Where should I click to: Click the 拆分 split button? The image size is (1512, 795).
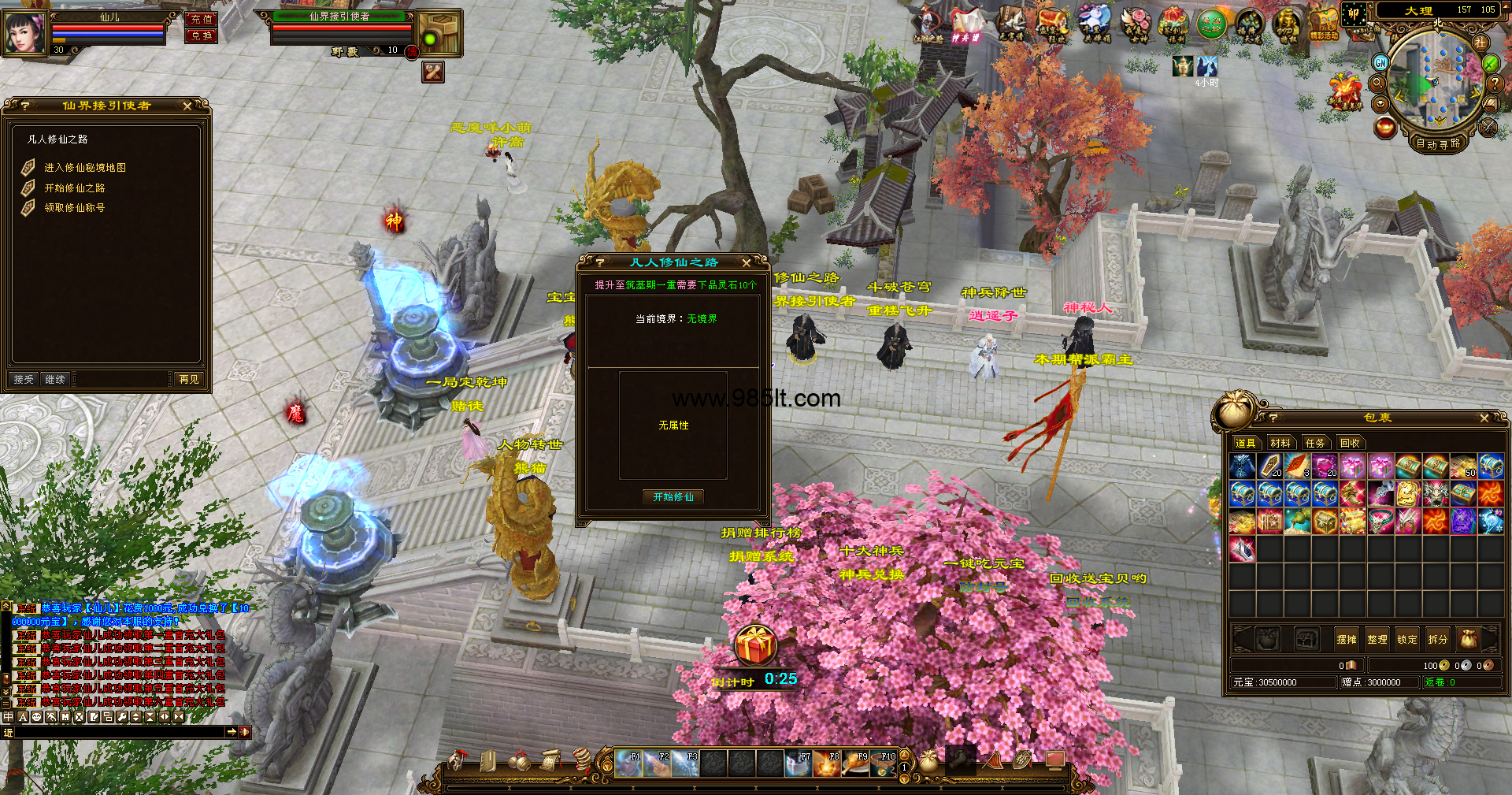(1438, 640)
